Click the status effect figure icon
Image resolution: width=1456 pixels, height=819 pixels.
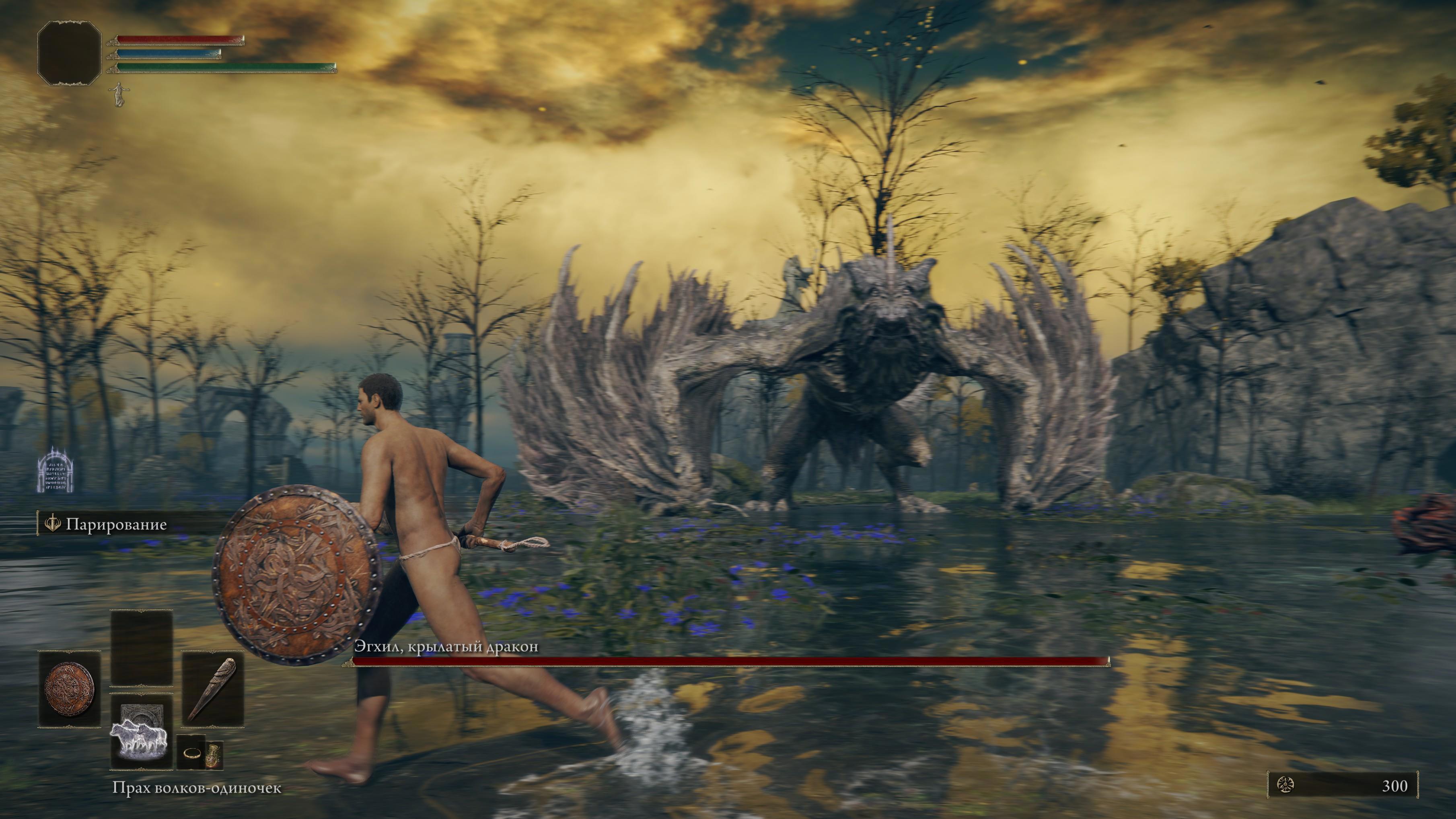coord(119,94)
